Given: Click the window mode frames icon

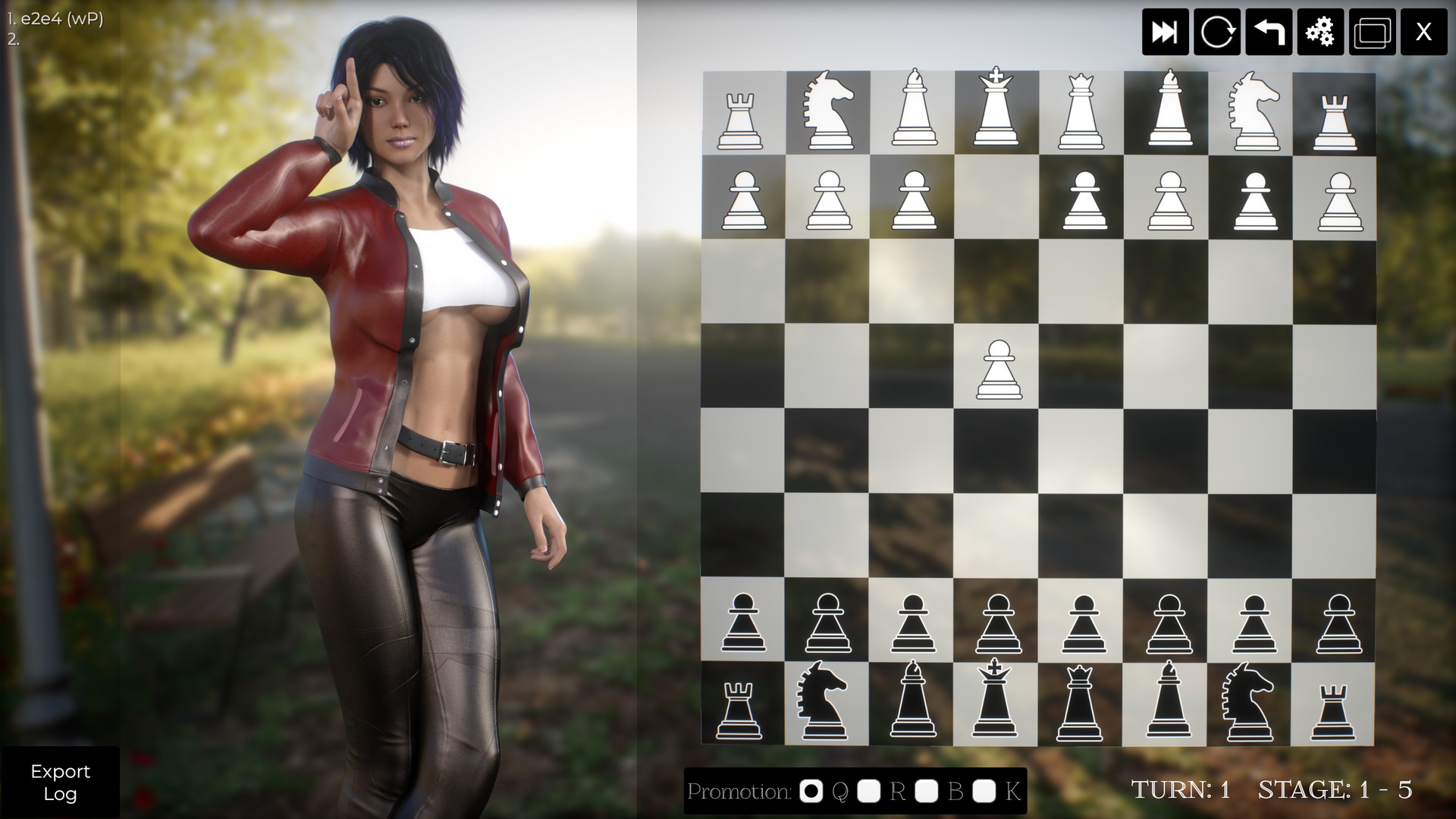Looking at the screenshot, I should [x=1371, y=32].
